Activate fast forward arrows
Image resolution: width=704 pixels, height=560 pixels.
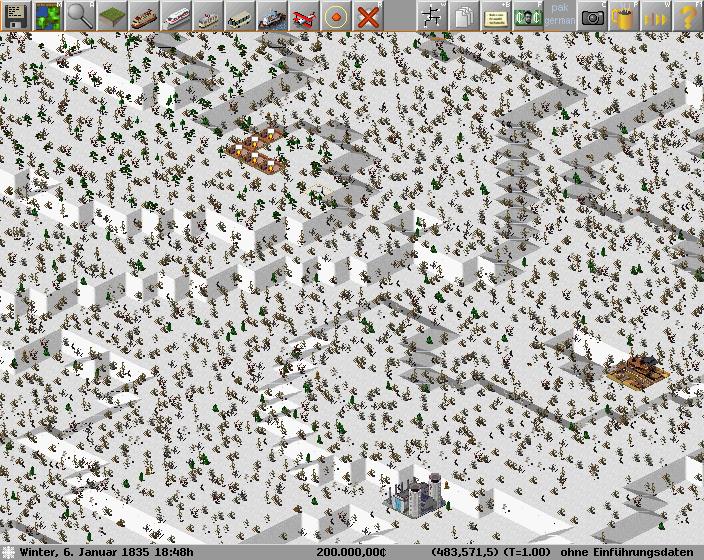tap(656, 15)
